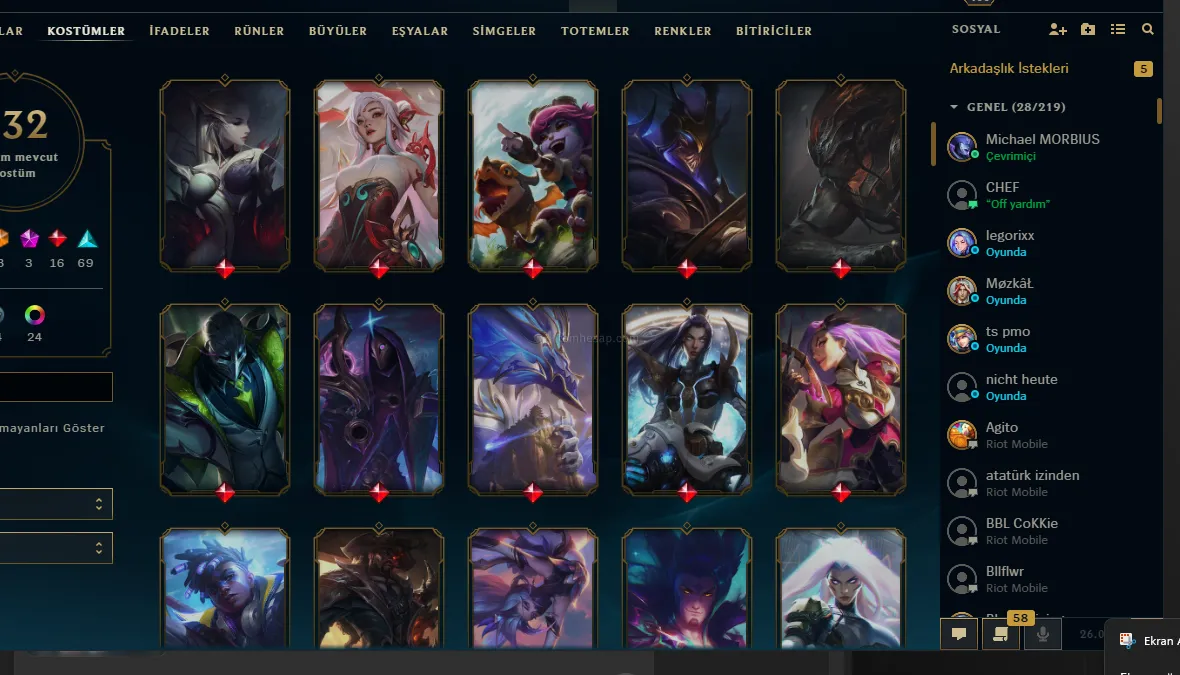
Task: Open Arkadaşlık İstekleri friend requests
Action: click(1009, 69)
